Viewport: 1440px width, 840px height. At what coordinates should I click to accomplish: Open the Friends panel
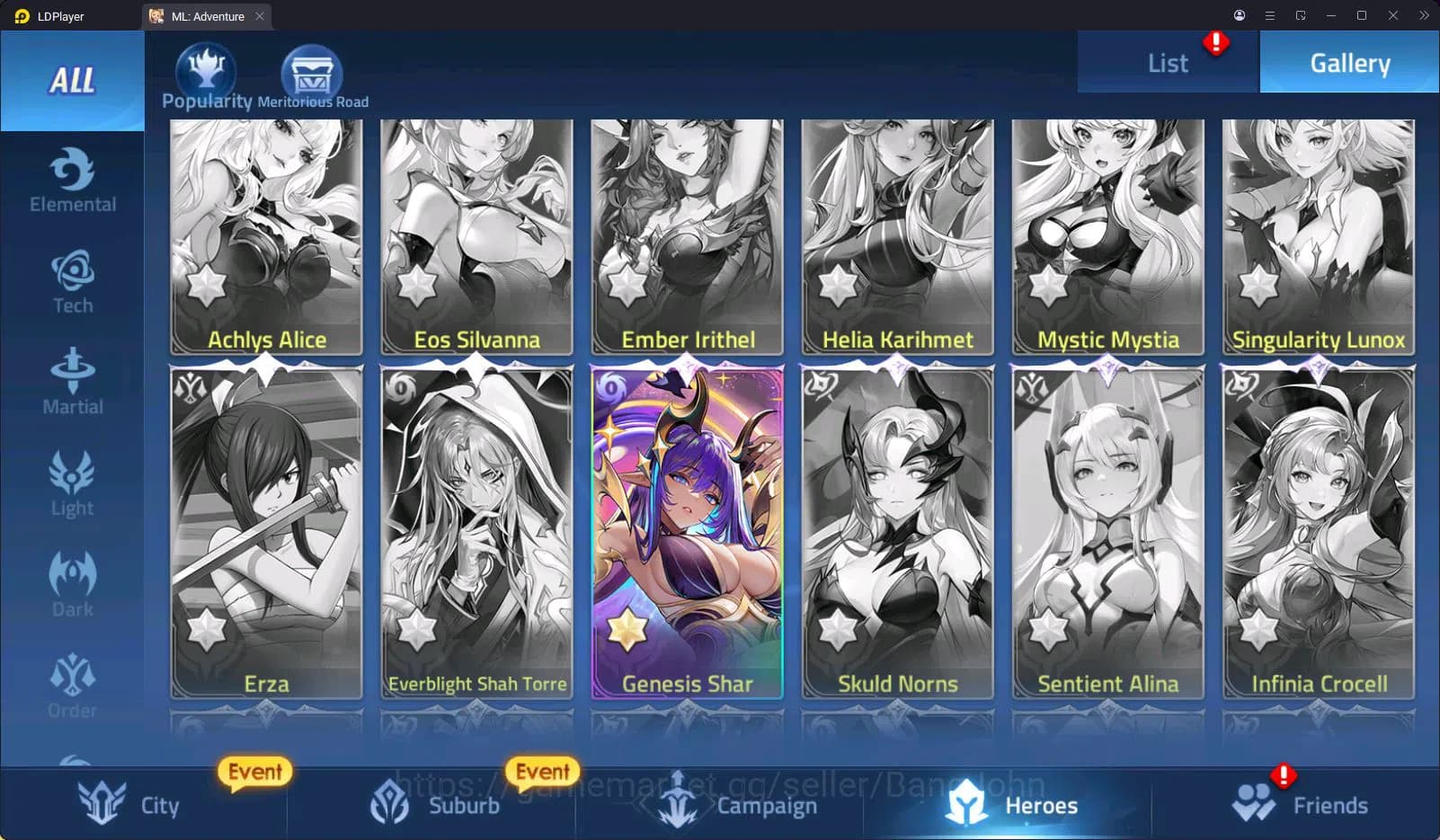tap(1303, 805)
